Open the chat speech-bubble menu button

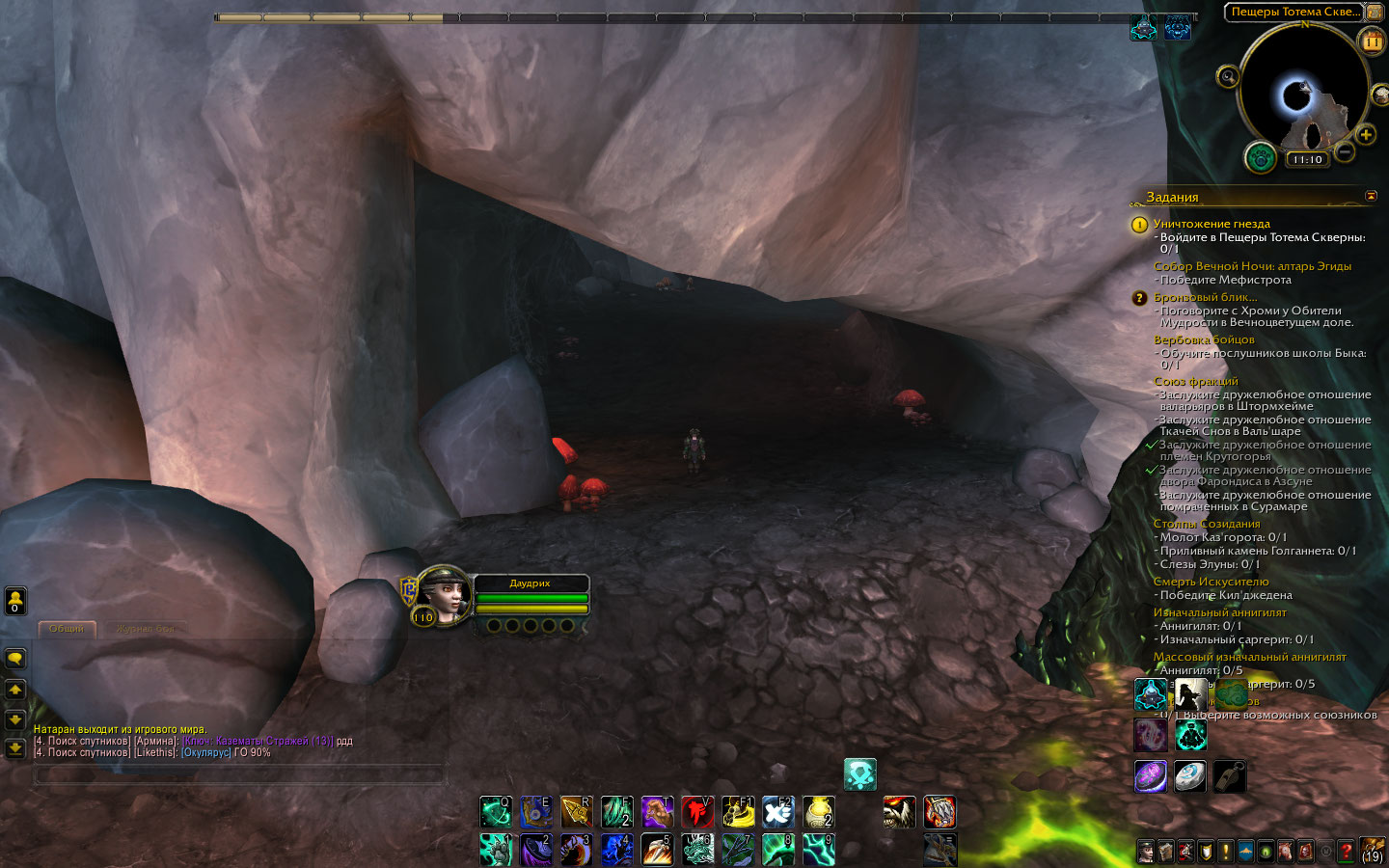[x=15, y=659]
